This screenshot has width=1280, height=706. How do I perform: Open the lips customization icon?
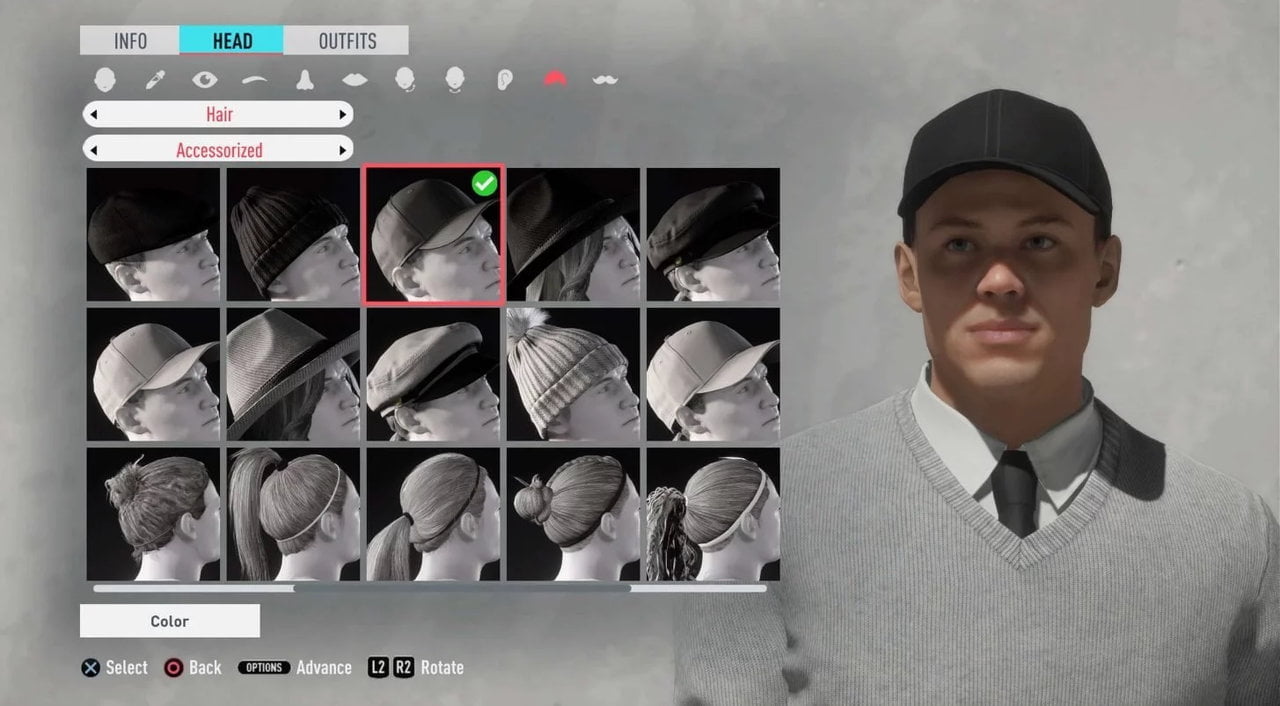(354, 79)
